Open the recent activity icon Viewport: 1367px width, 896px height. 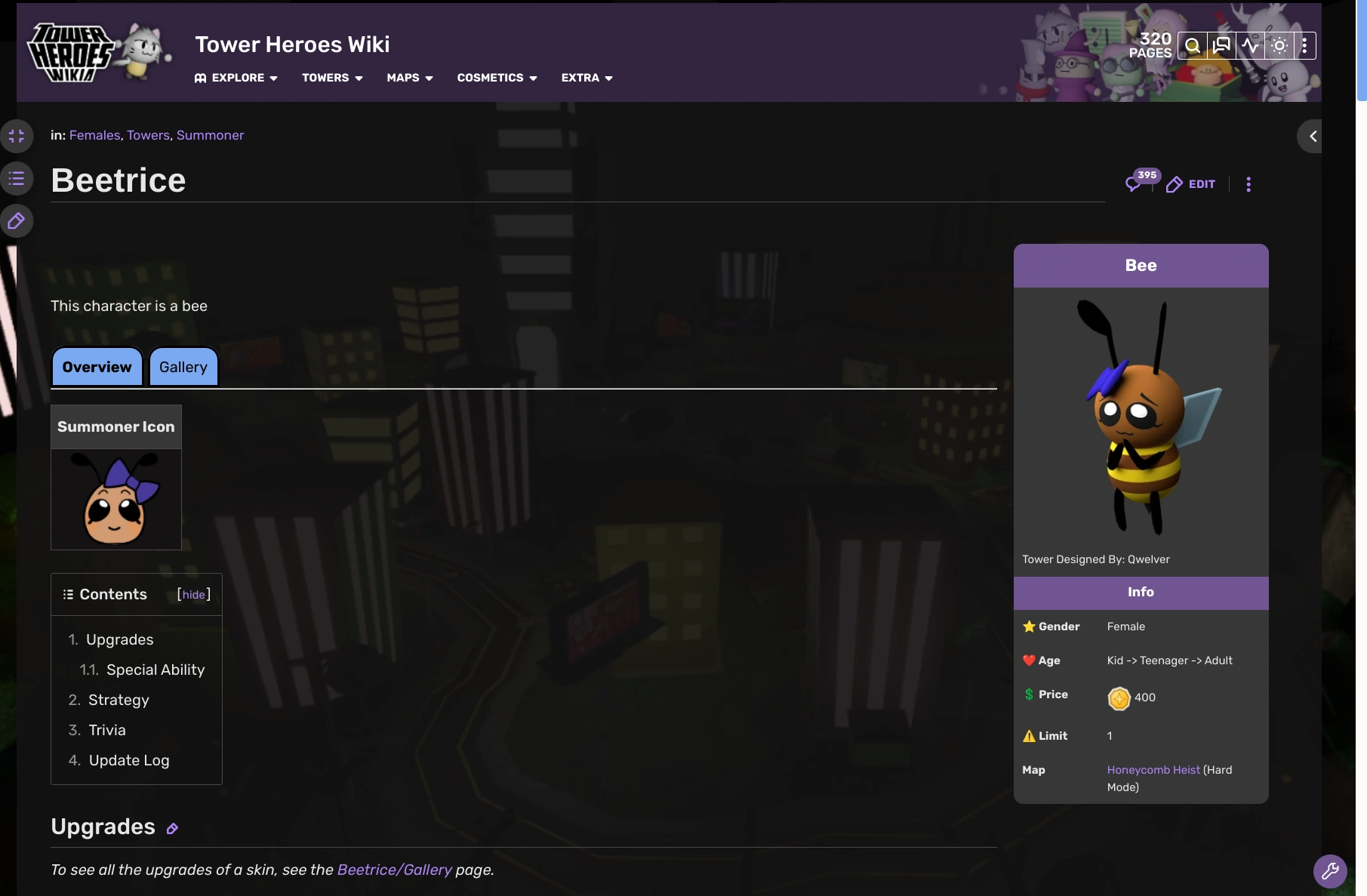tap(1250, 45)
